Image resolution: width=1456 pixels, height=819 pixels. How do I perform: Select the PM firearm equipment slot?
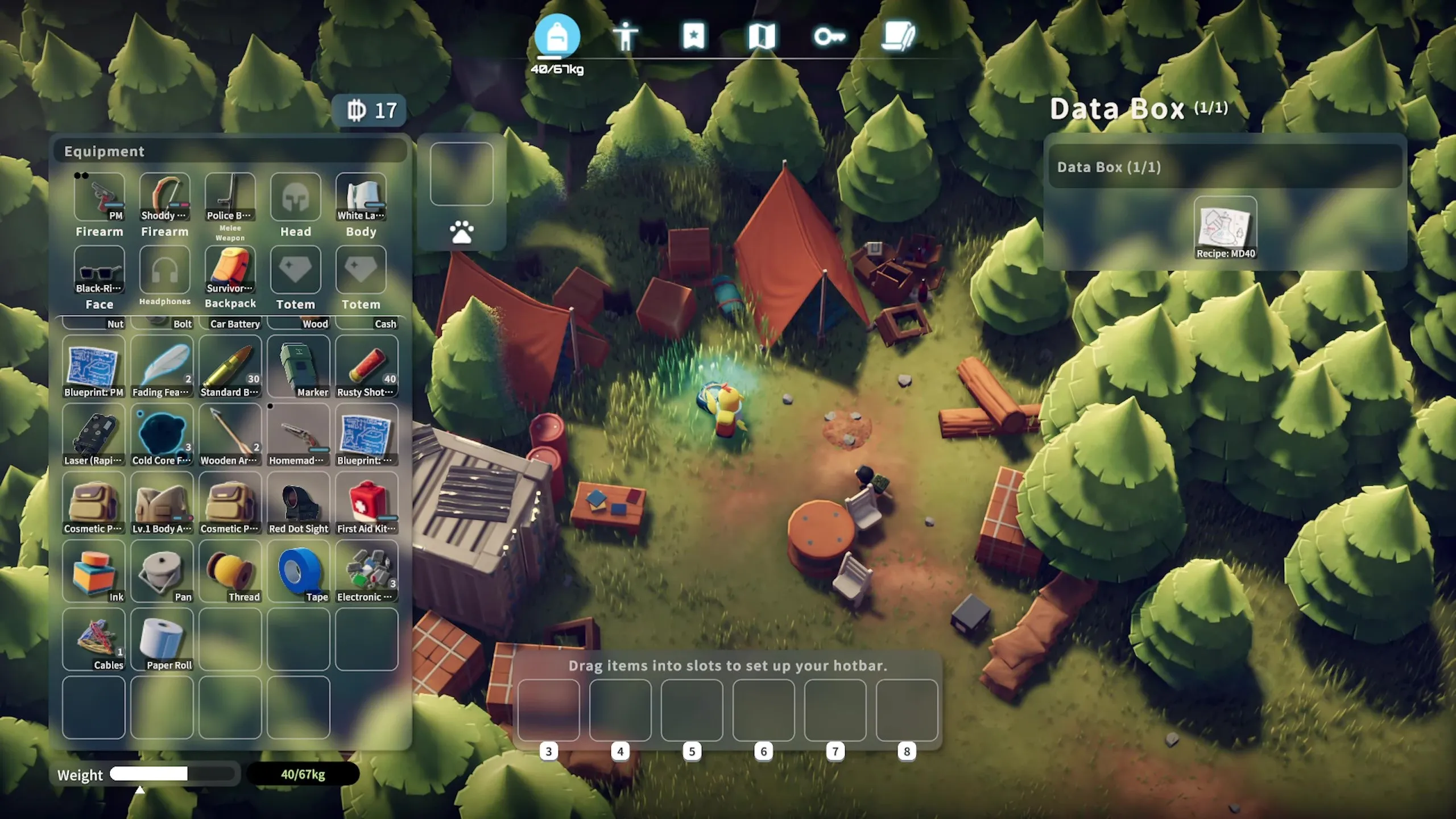click(x=100, y=197)
